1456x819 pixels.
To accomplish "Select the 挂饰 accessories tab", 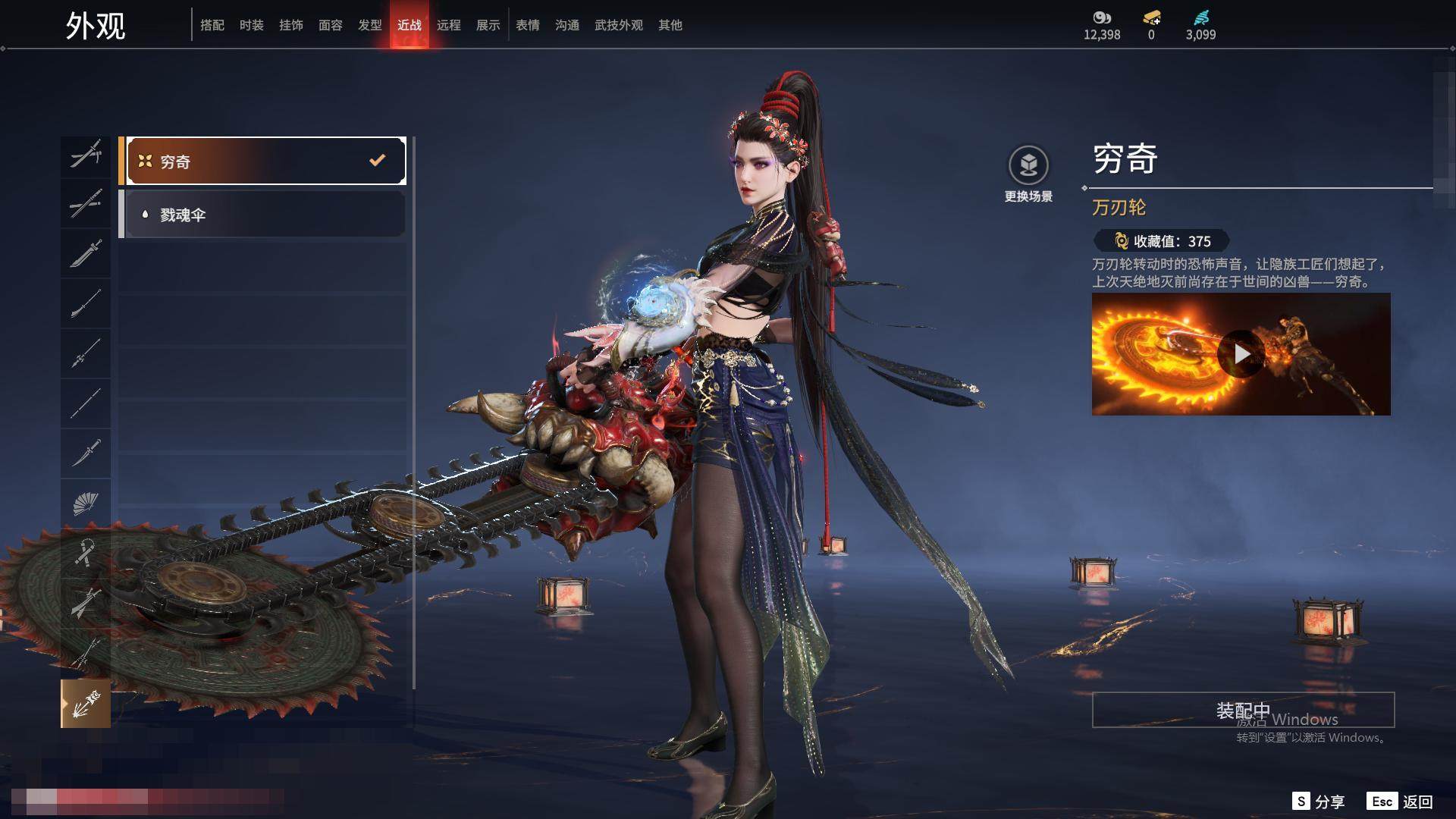I will pyautogui.click(x=291, y=25).
